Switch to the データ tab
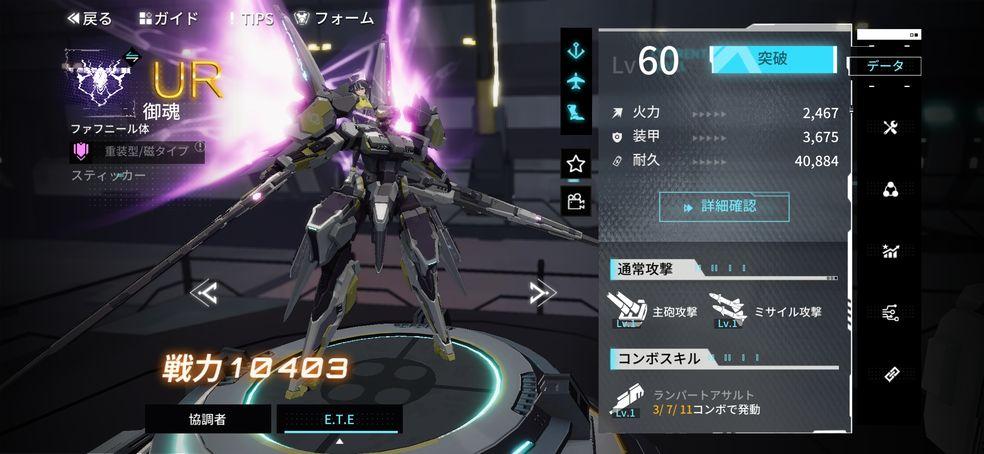 coord(885,66)
